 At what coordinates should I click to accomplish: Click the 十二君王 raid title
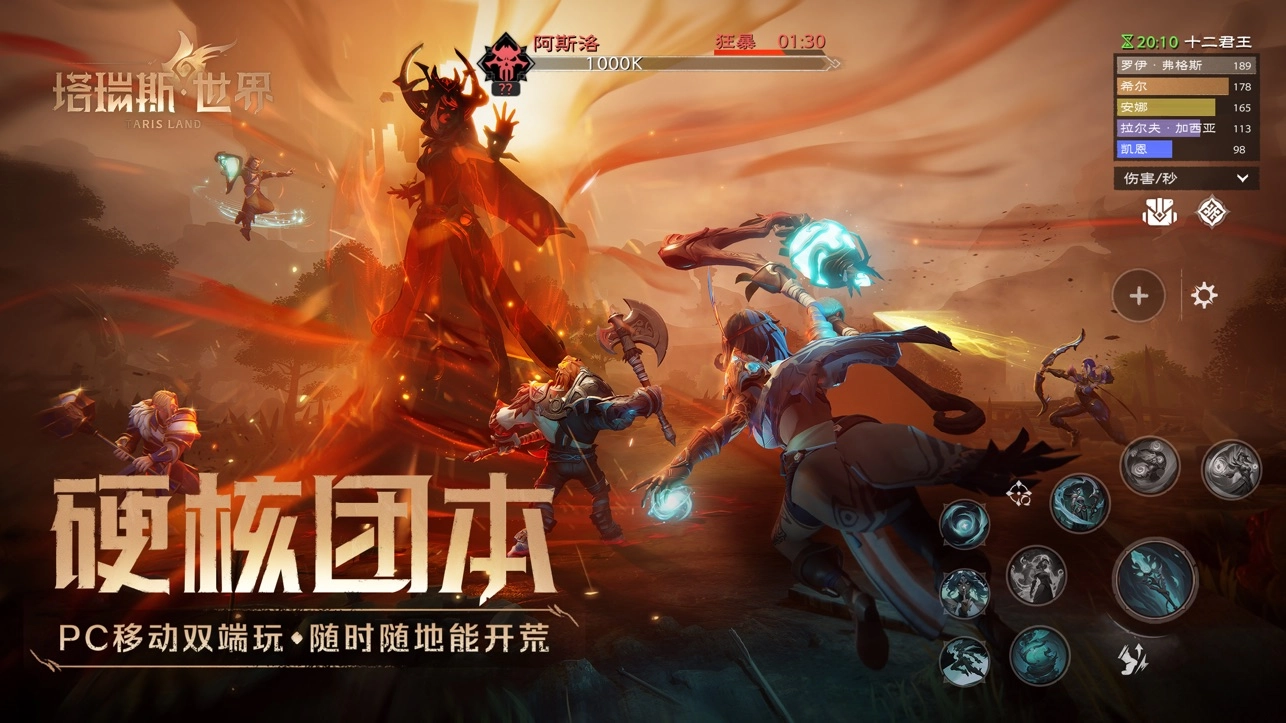tap(1218, 41)
